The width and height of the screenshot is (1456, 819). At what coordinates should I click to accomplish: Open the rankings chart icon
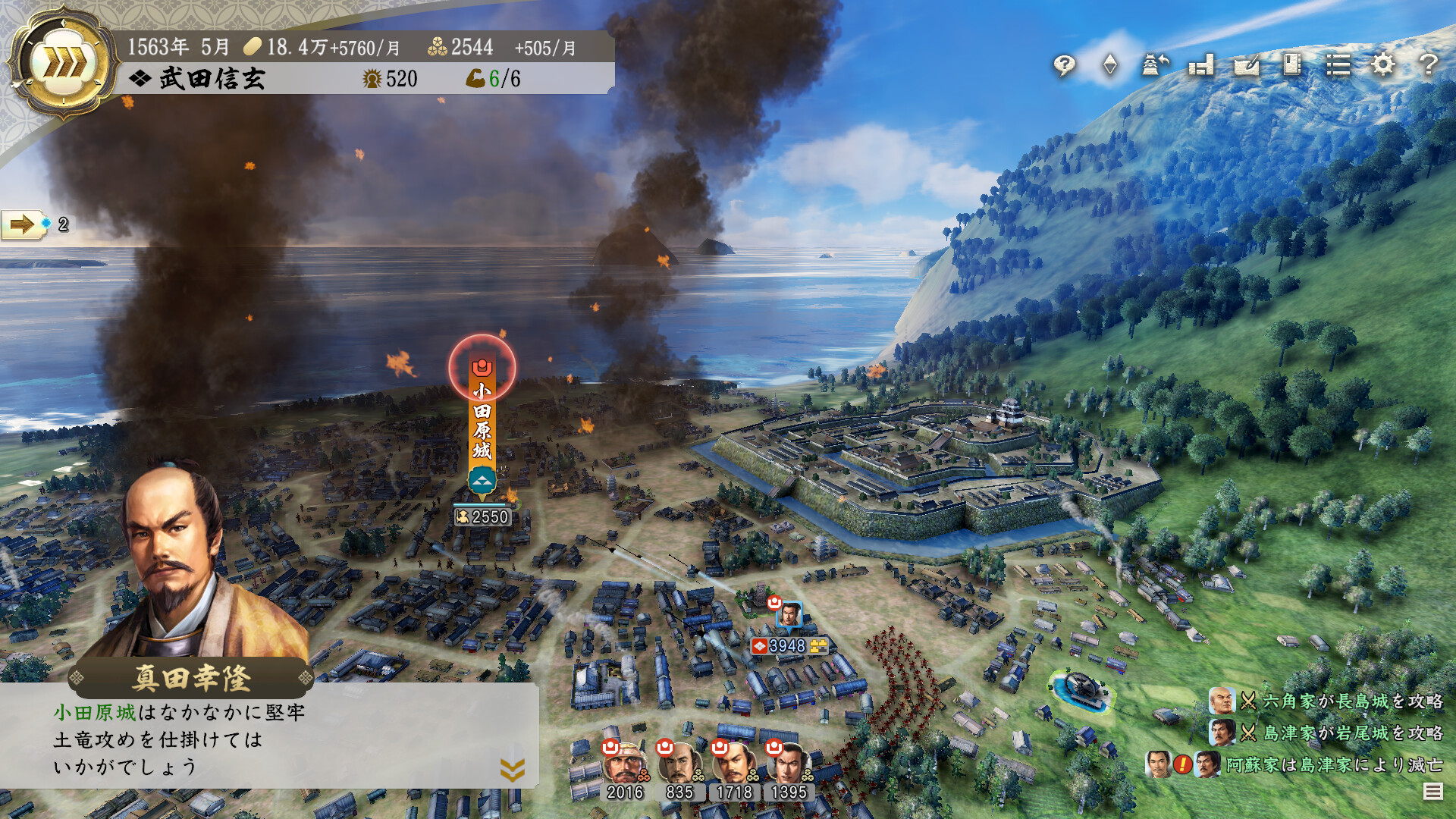(1201, 66)
